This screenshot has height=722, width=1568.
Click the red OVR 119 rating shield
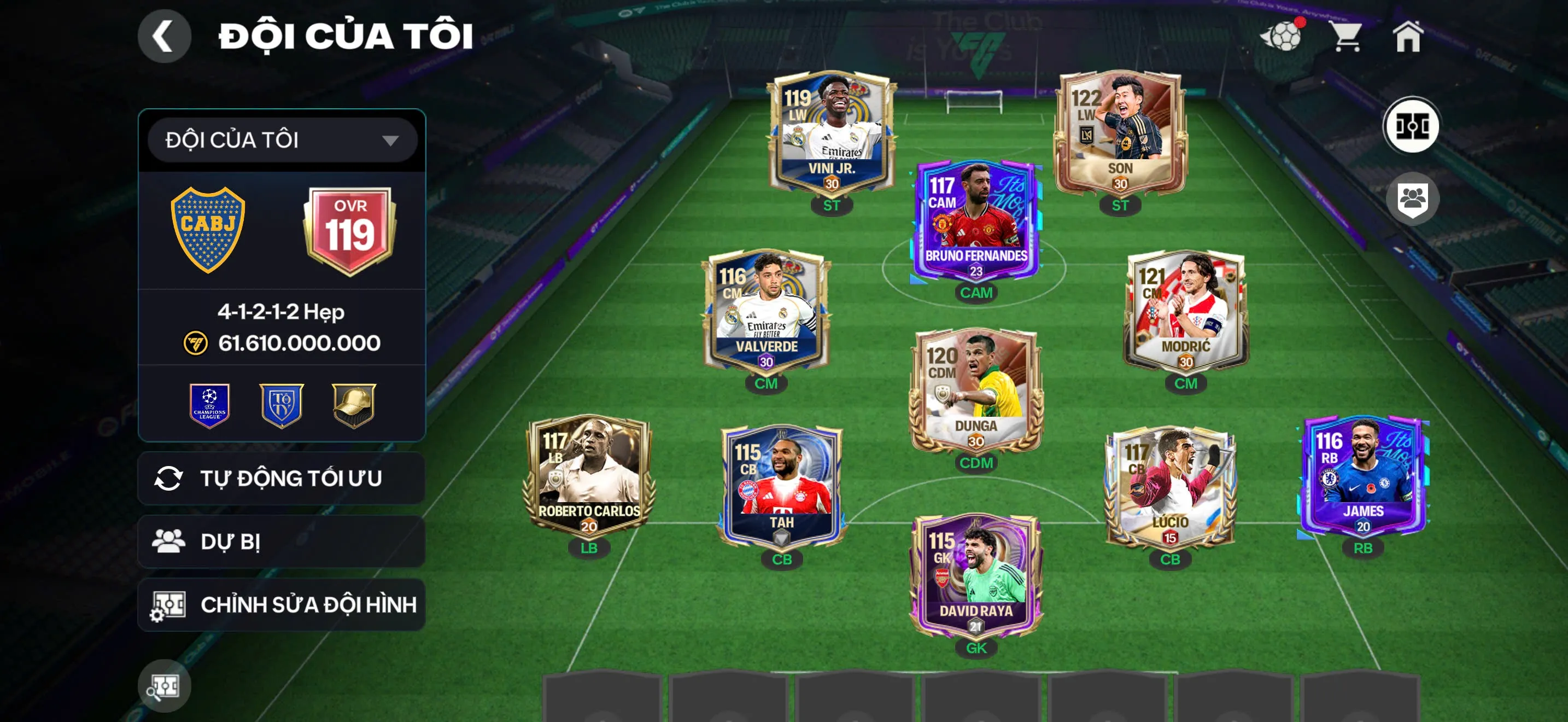tap(350, 226)
